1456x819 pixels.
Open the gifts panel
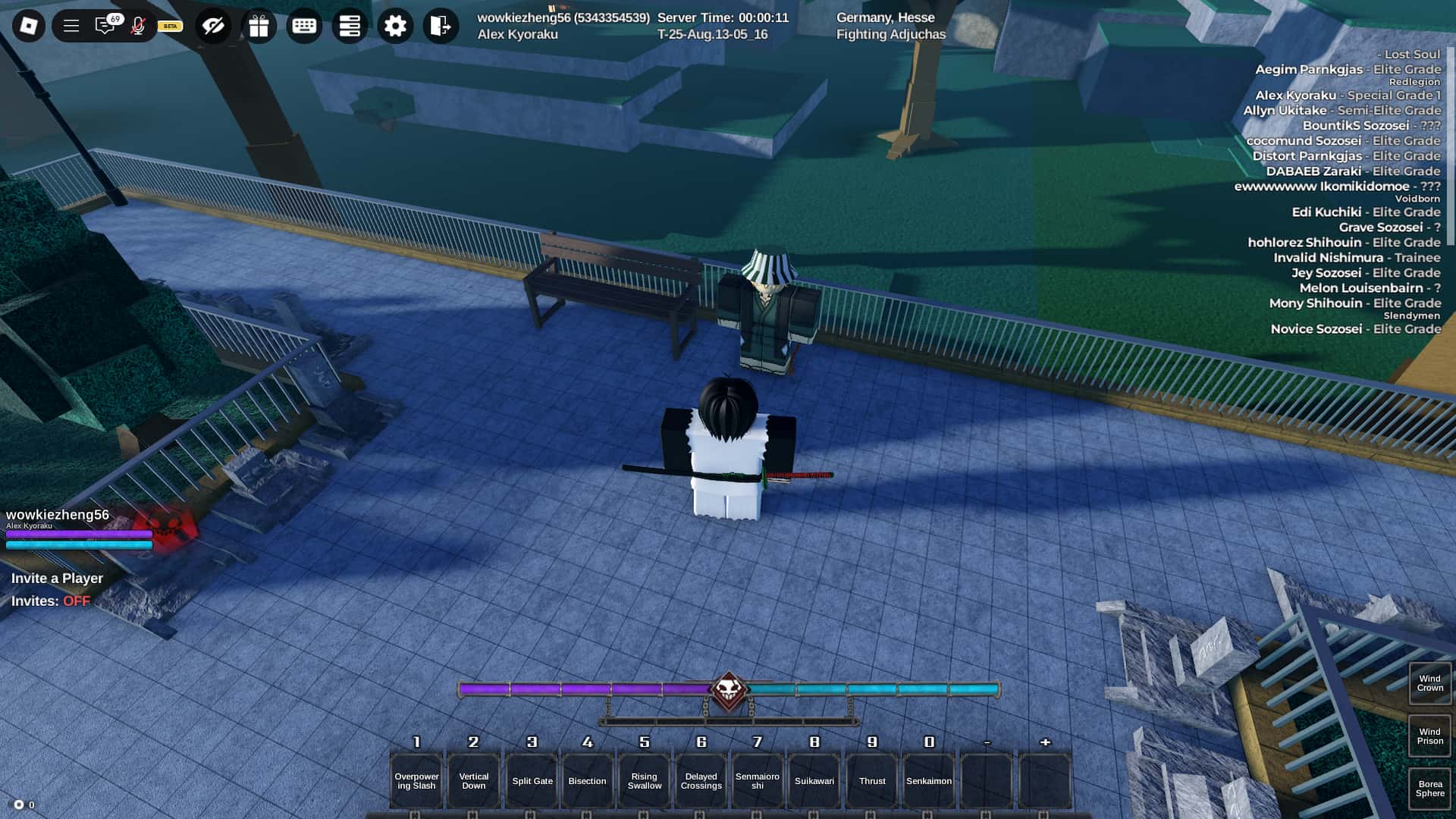259,25
